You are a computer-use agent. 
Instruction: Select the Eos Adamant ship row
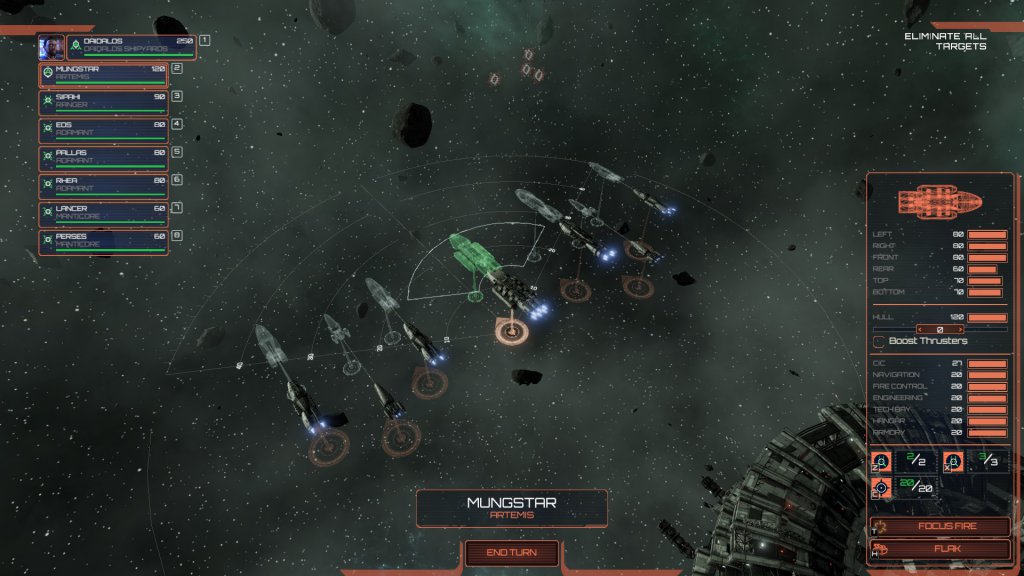(x=104, y=130)
